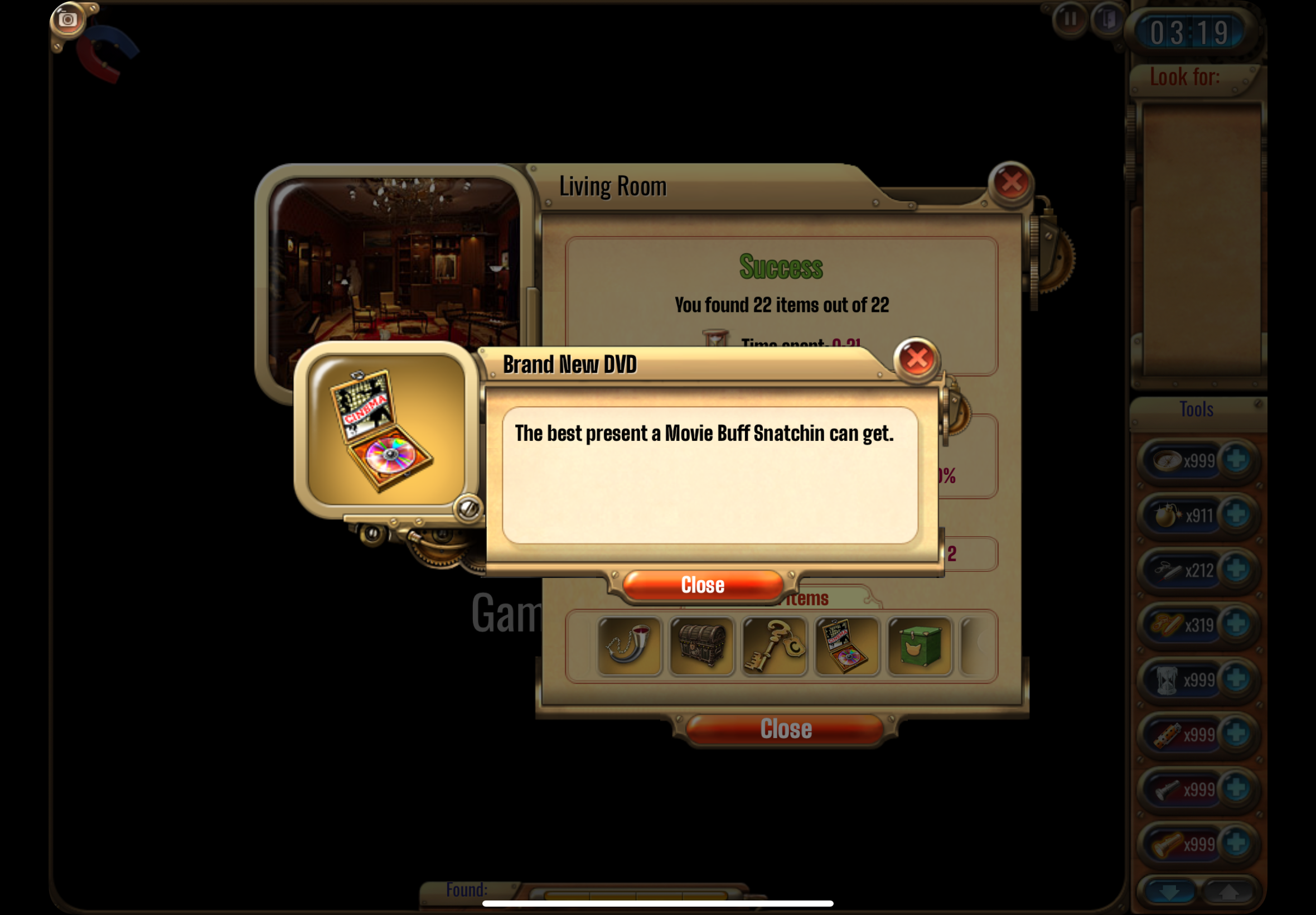
Task: Select the drinking horn reward item
Action: (x=629, y=646)
